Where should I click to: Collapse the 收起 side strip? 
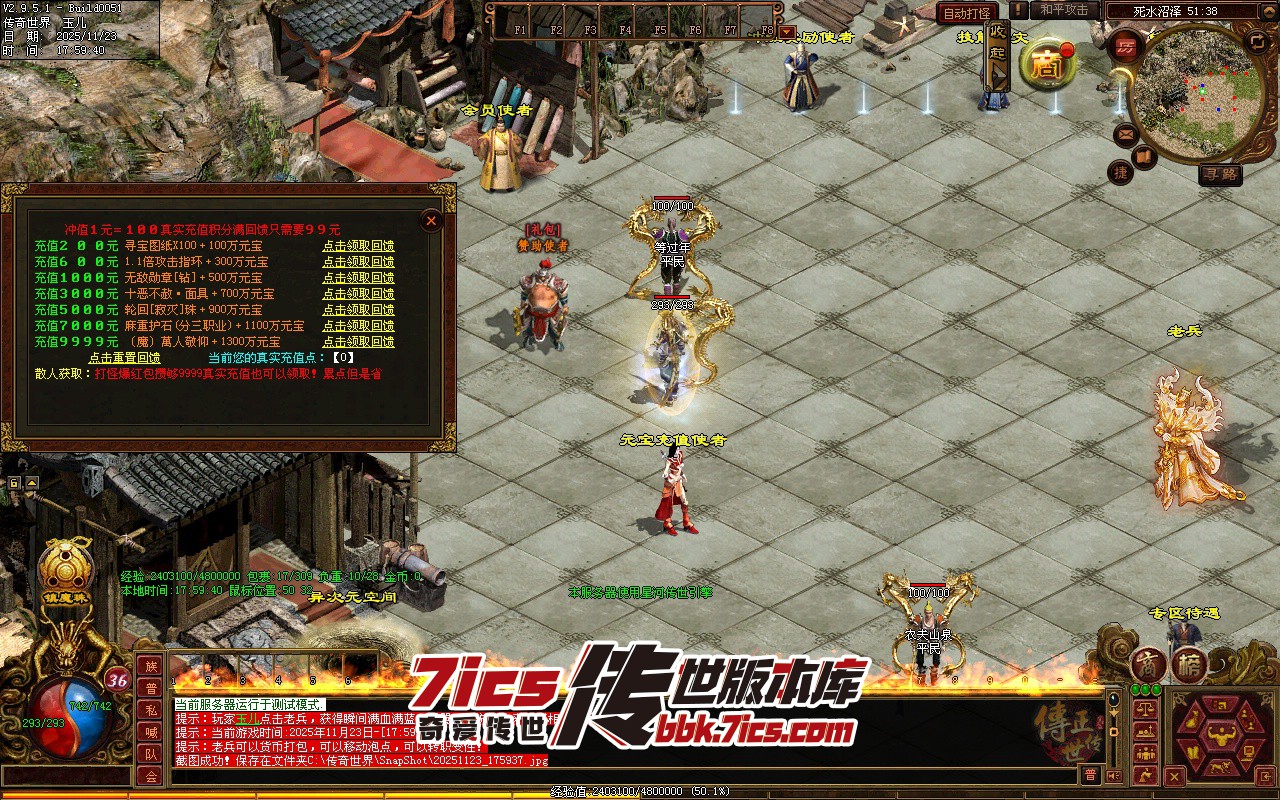(997, 55)
